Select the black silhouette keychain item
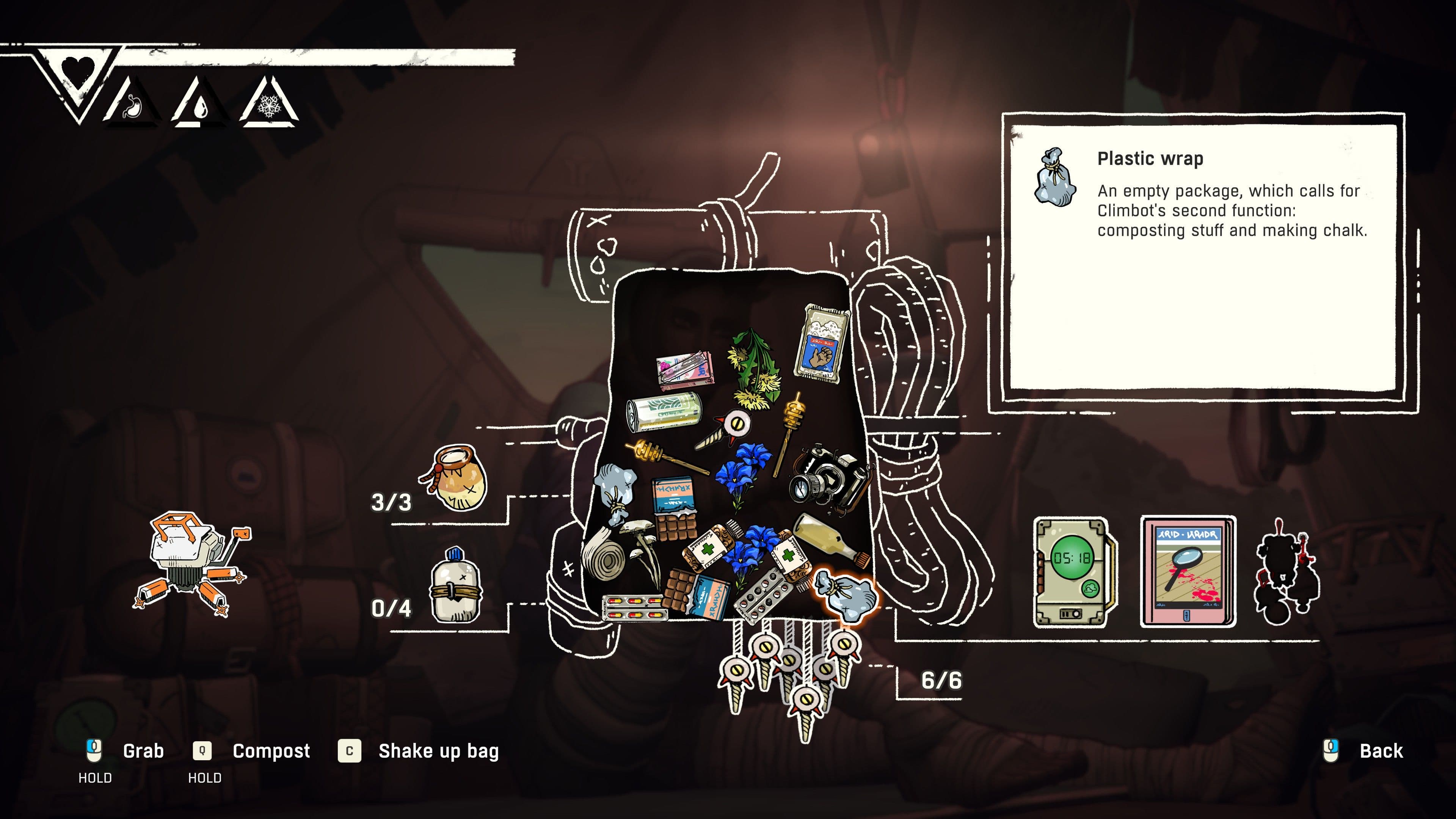Image resolution: width=1456 pixels, height=819 pixels. 1286,574
